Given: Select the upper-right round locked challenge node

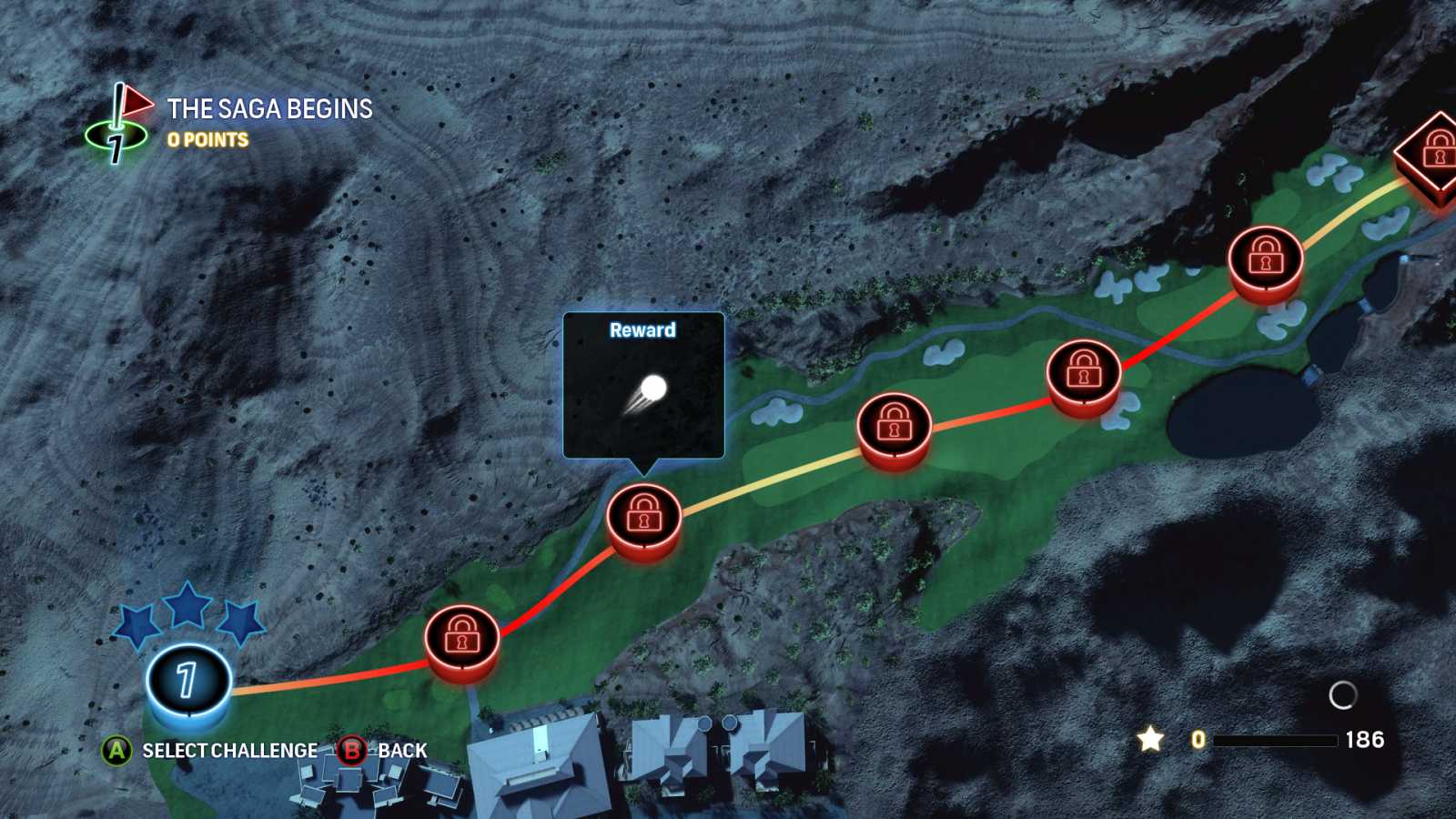Looking at the screenshot, I should (x=1267, y=259).
